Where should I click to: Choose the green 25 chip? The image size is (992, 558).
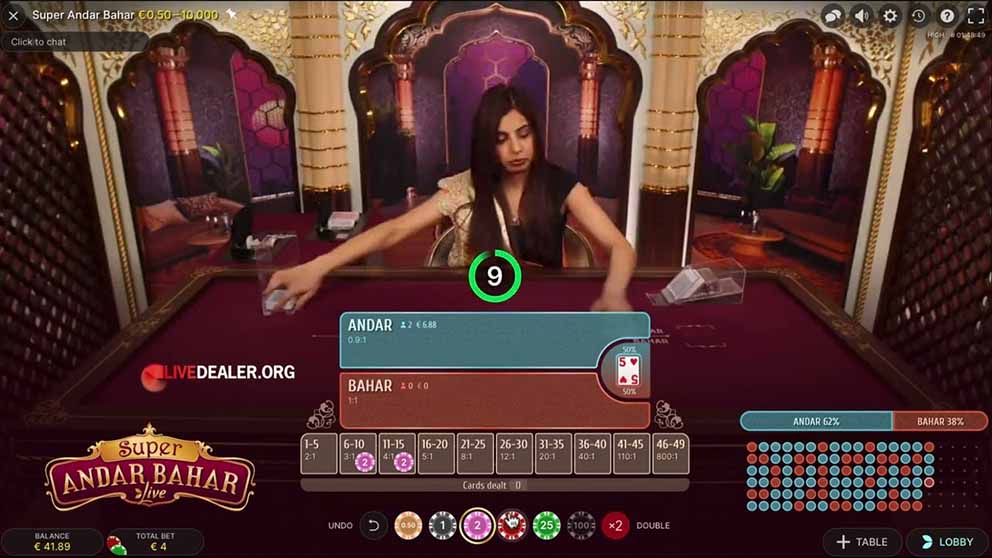pos(546,525)
